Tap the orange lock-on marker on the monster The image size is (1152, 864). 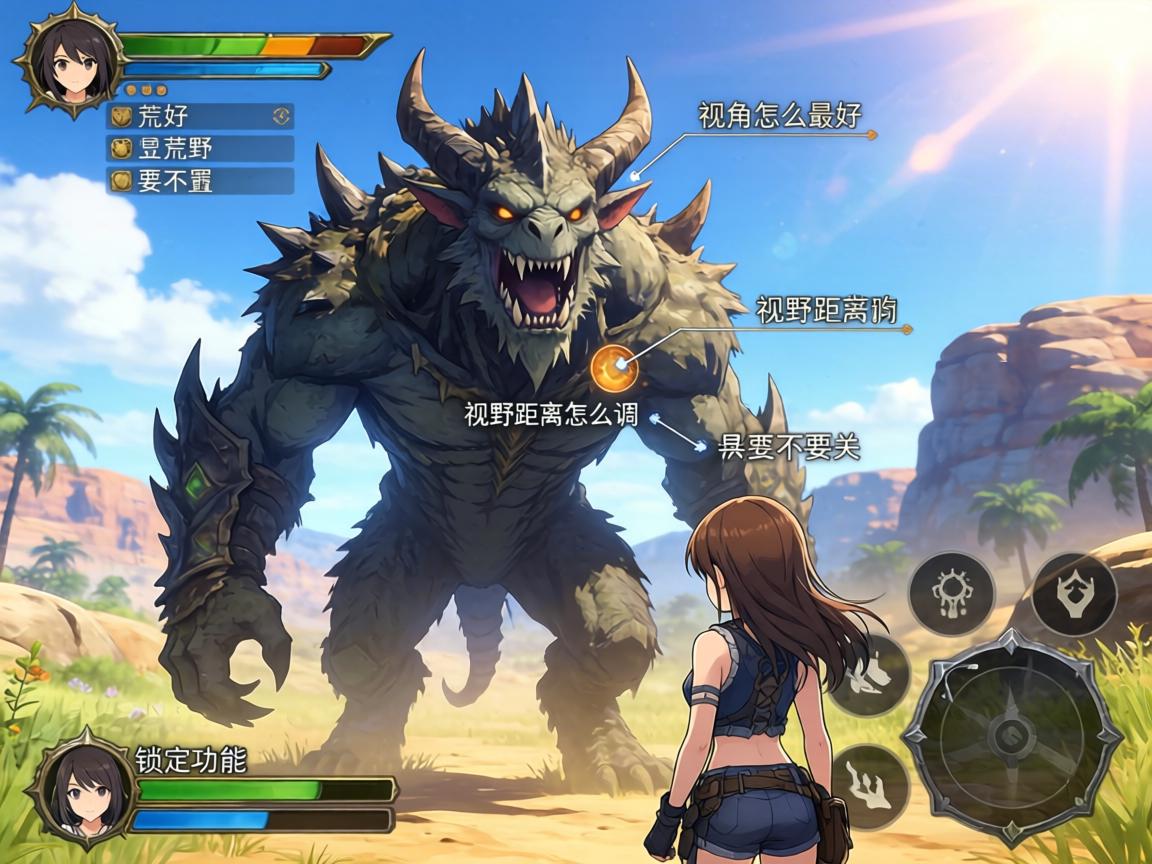614,368
